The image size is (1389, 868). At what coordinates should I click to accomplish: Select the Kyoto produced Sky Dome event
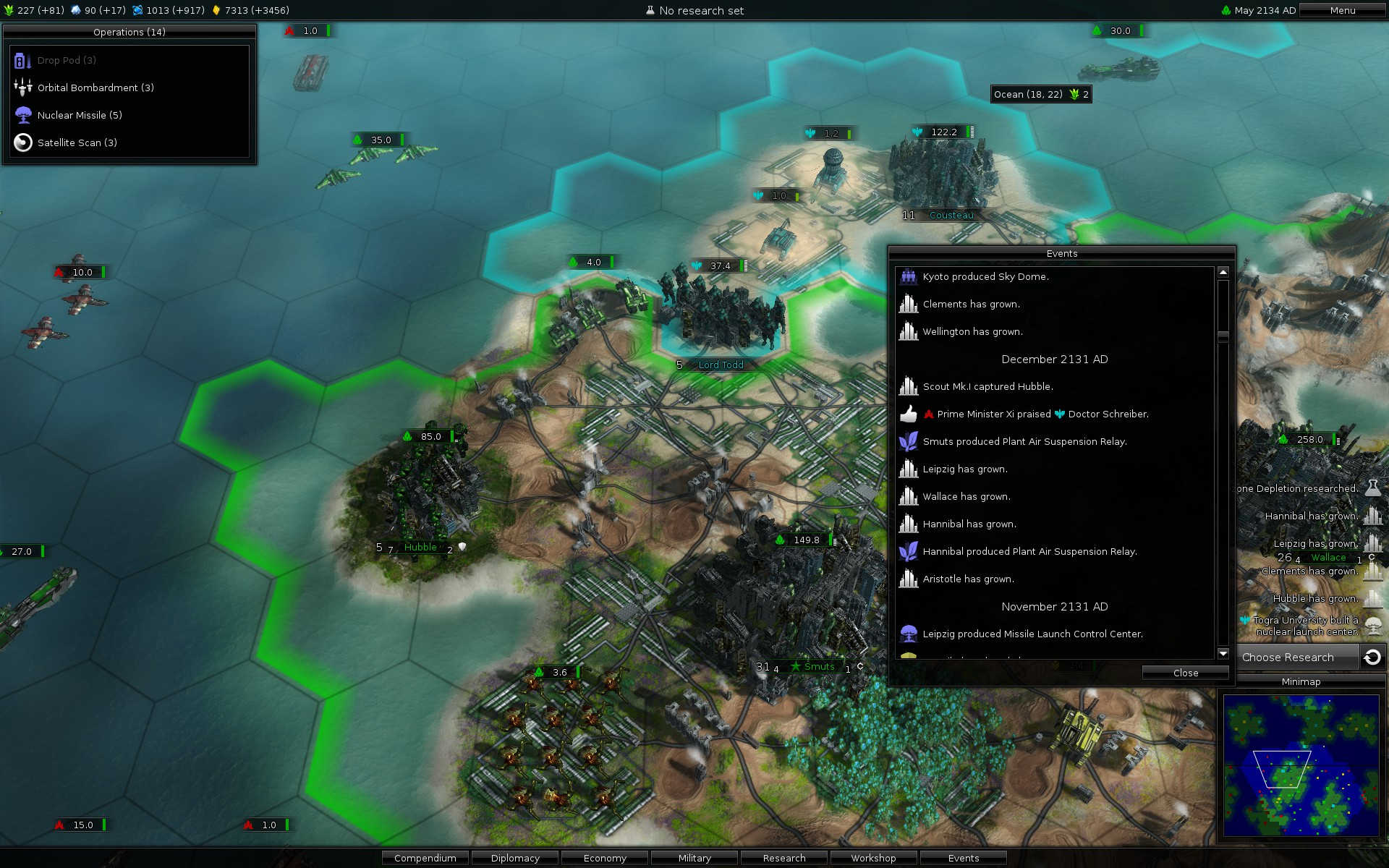tap(985, 276)
